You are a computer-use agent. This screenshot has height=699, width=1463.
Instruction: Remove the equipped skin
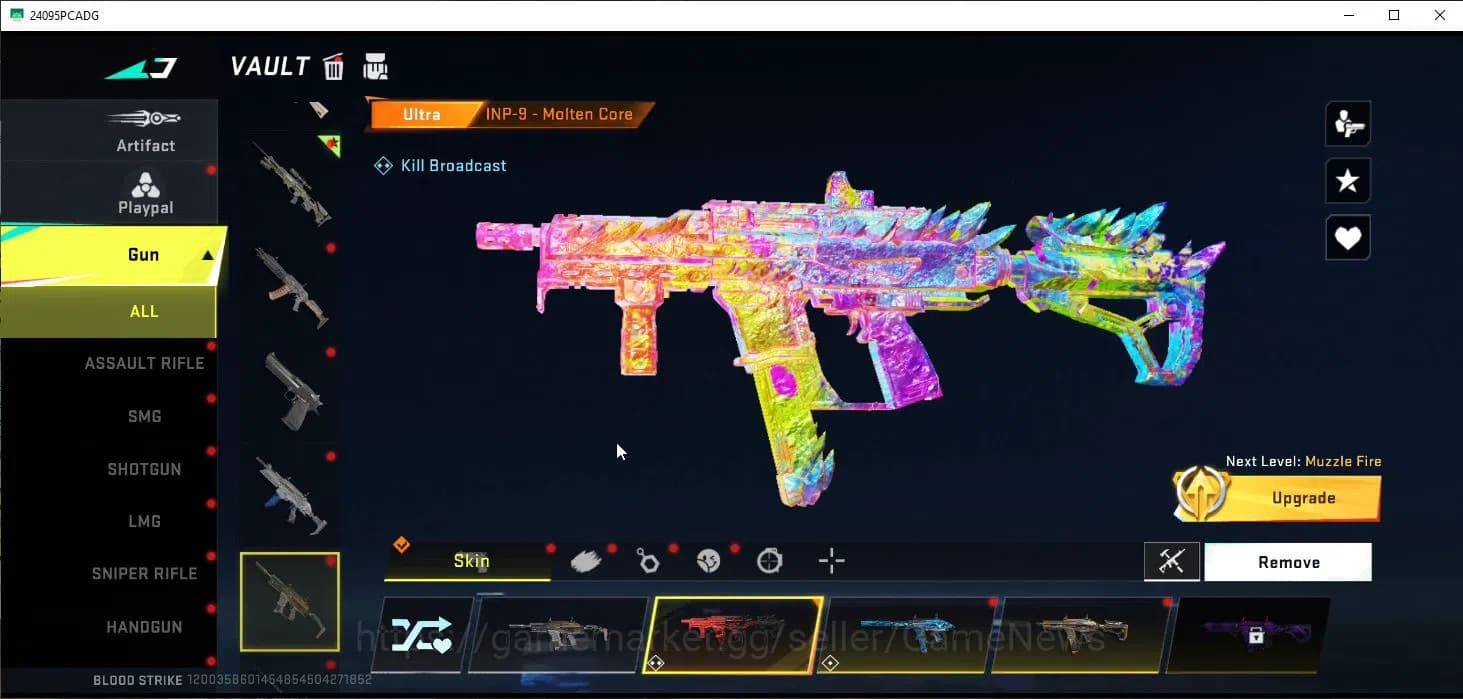[x=1288, y=563]
